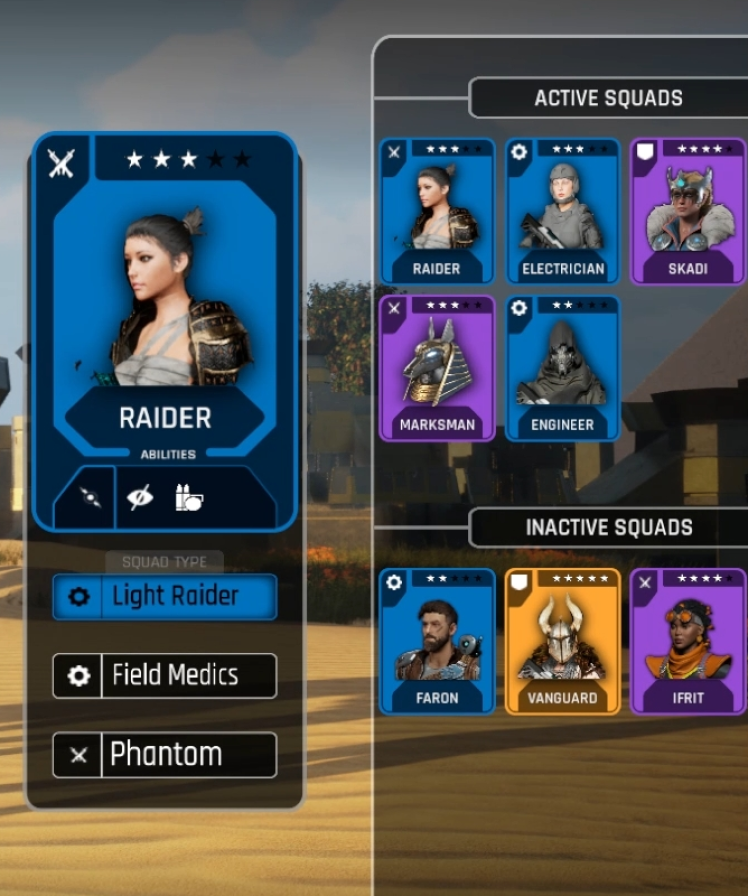Pick the Ifrit inactive squad card
748x896 pixels.
point(688,641)
